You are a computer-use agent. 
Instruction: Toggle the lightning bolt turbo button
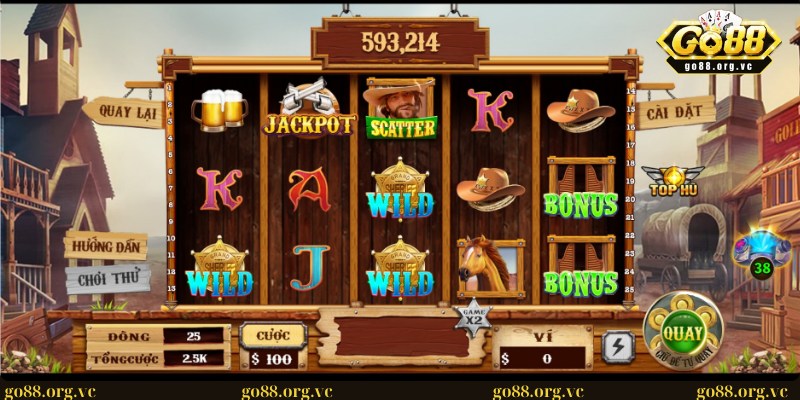pos(618,347)
